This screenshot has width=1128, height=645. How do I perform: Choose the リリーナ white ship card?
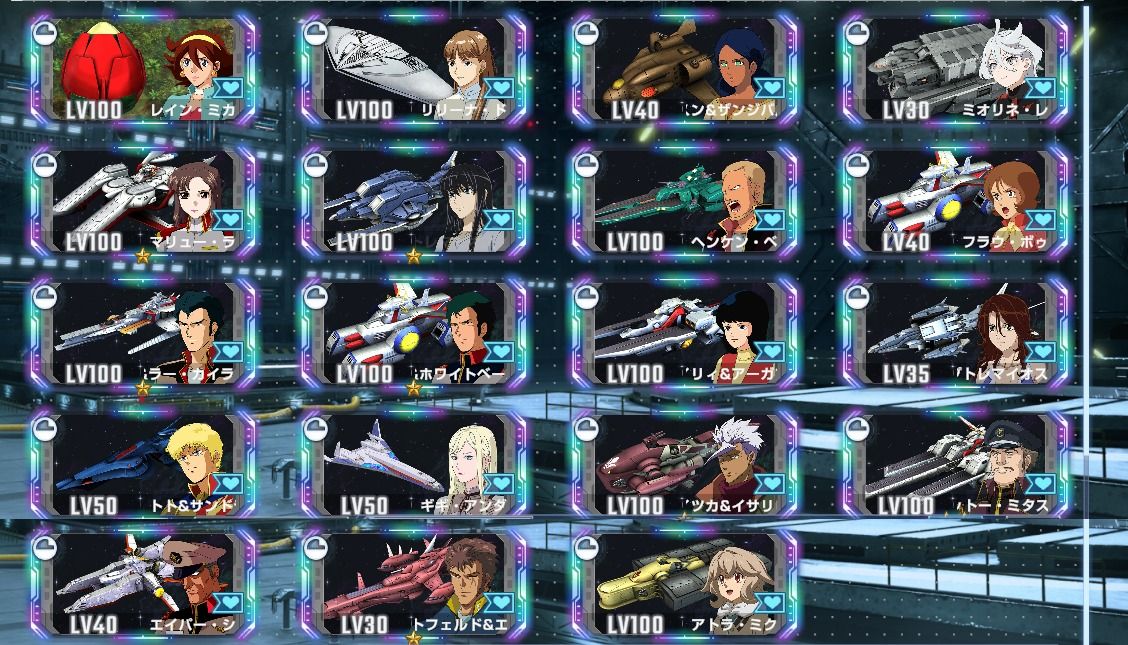pos(414,70)
